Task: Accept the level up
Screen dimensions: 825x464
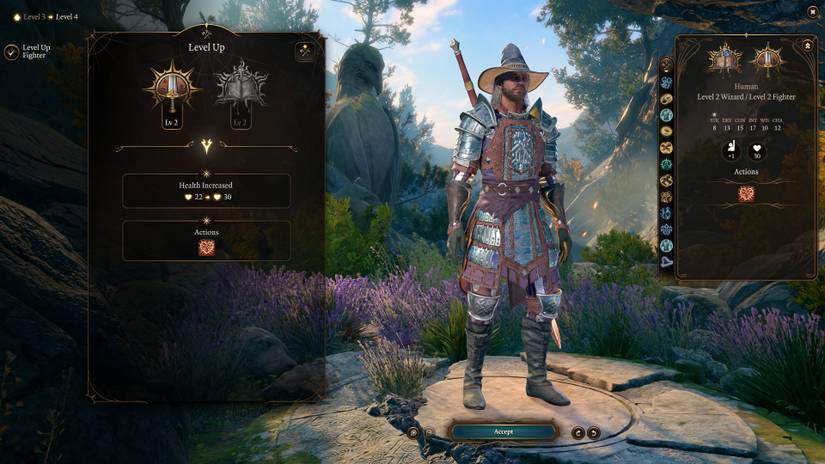Action: coord(503,432)
